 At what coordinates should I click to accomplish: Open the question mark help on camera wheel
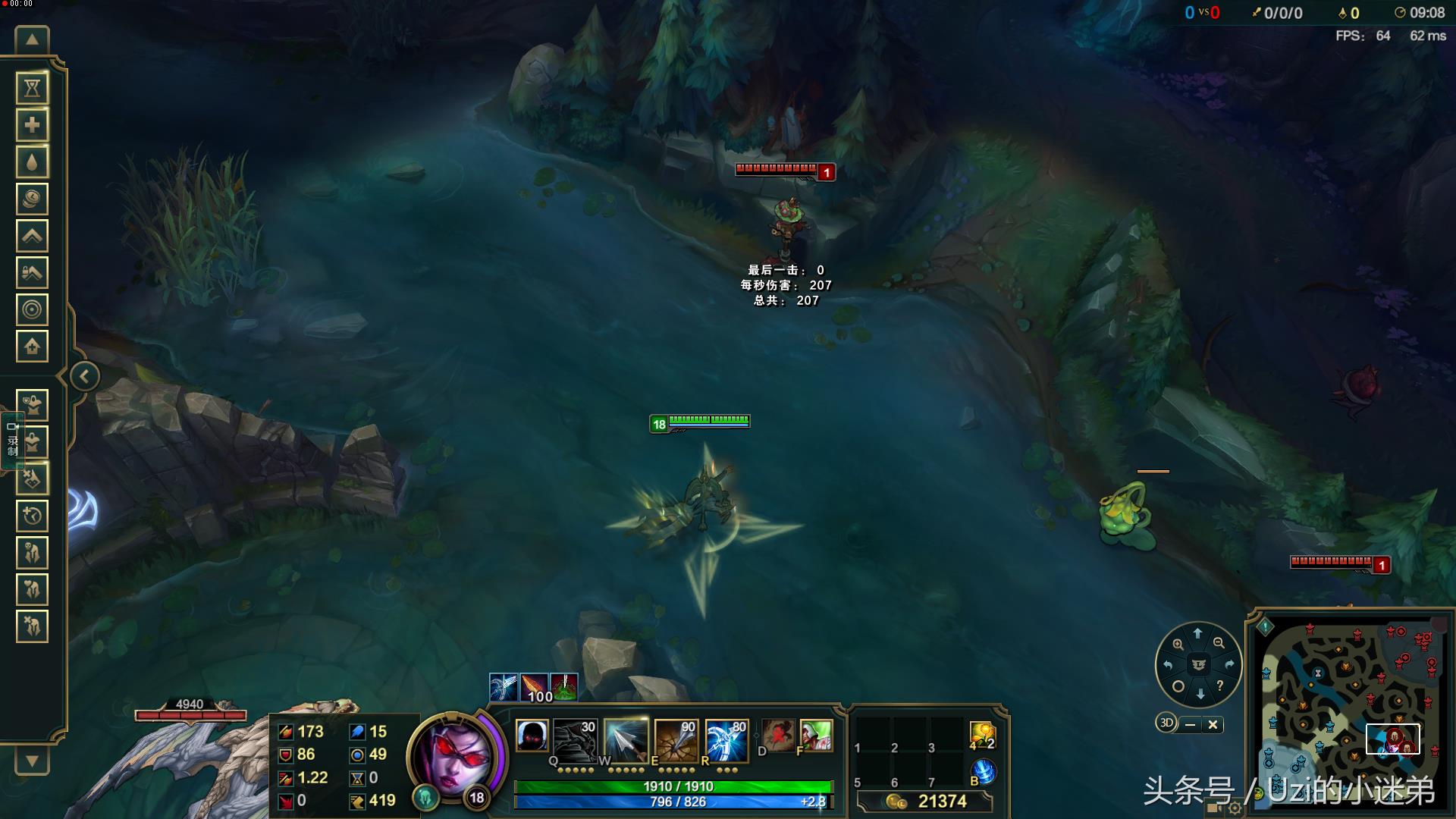pos(1219,686)
